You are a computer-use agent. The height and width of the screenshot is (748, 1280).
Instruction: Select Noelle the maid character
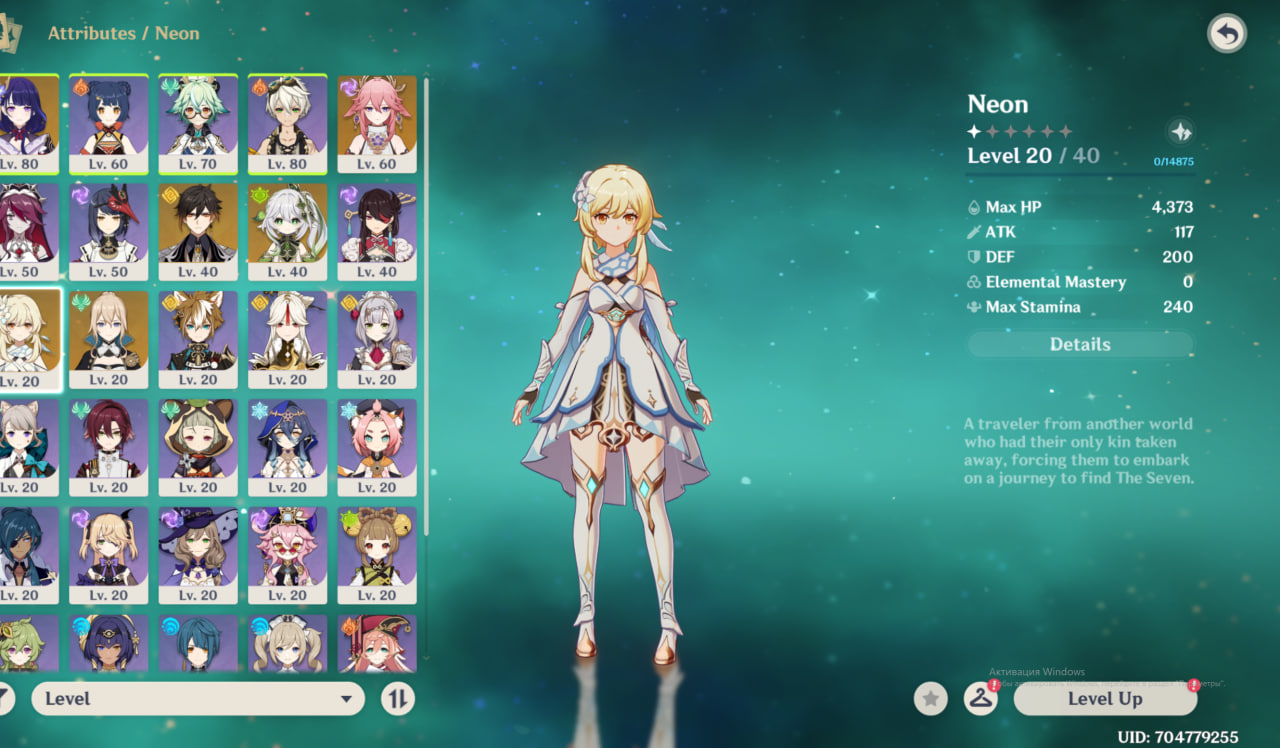[x=377, y=339]
